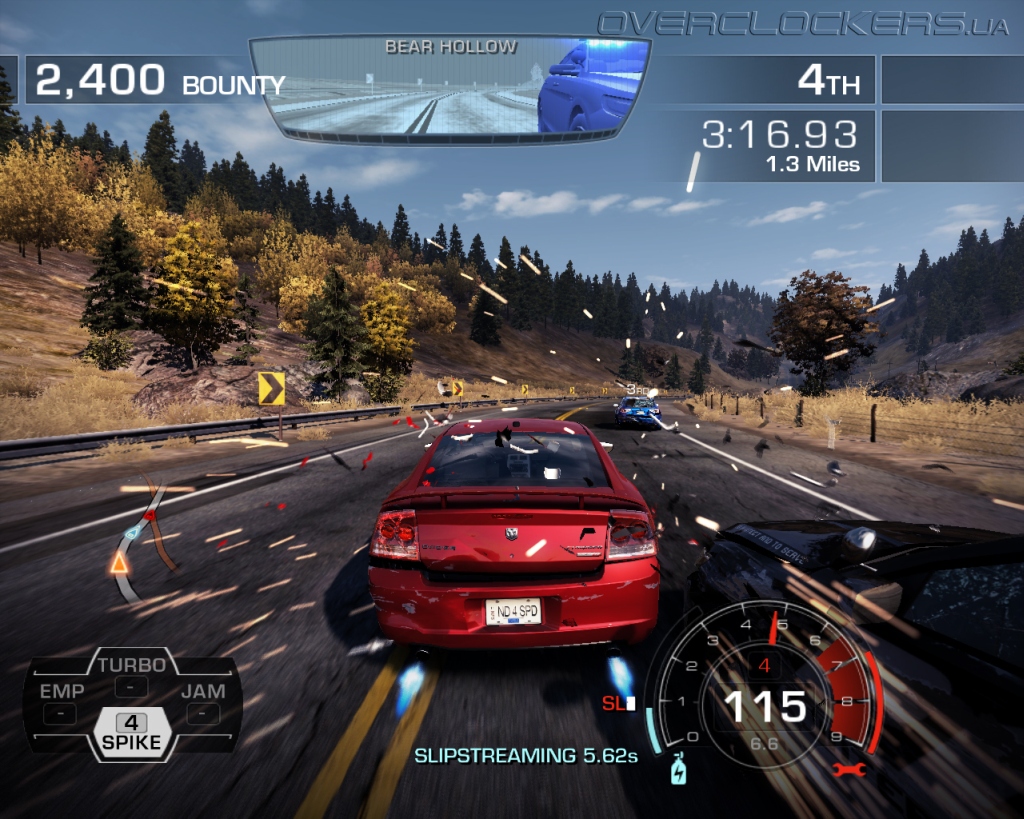
Task: Click the nitrous bottle icon
Action: [x=679, y=771]
